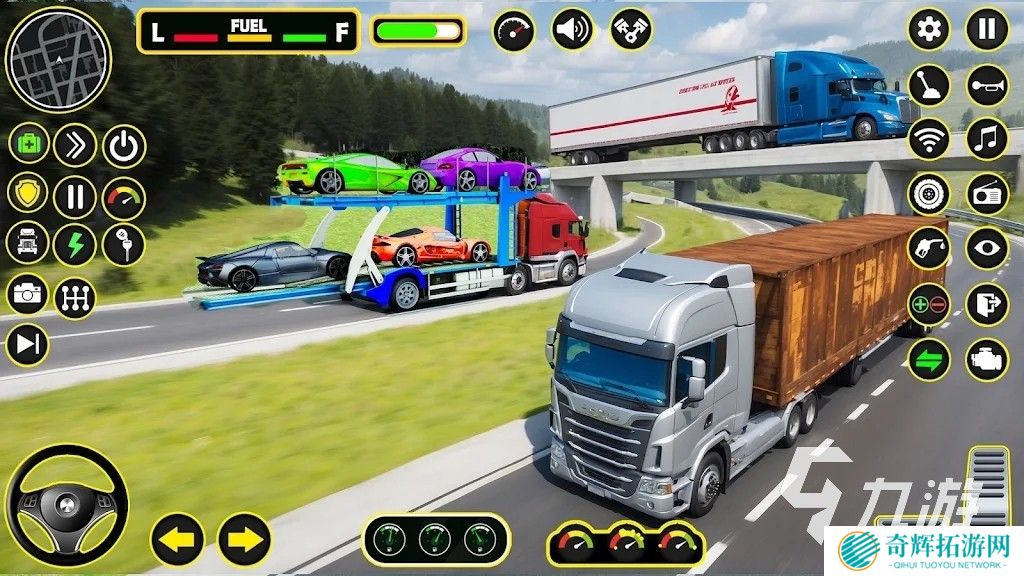Steer with the yellow right arrow
Image resolution: width=1024 pixels, height=576 pixels.
pyautogui.click(x=244, y=540)
